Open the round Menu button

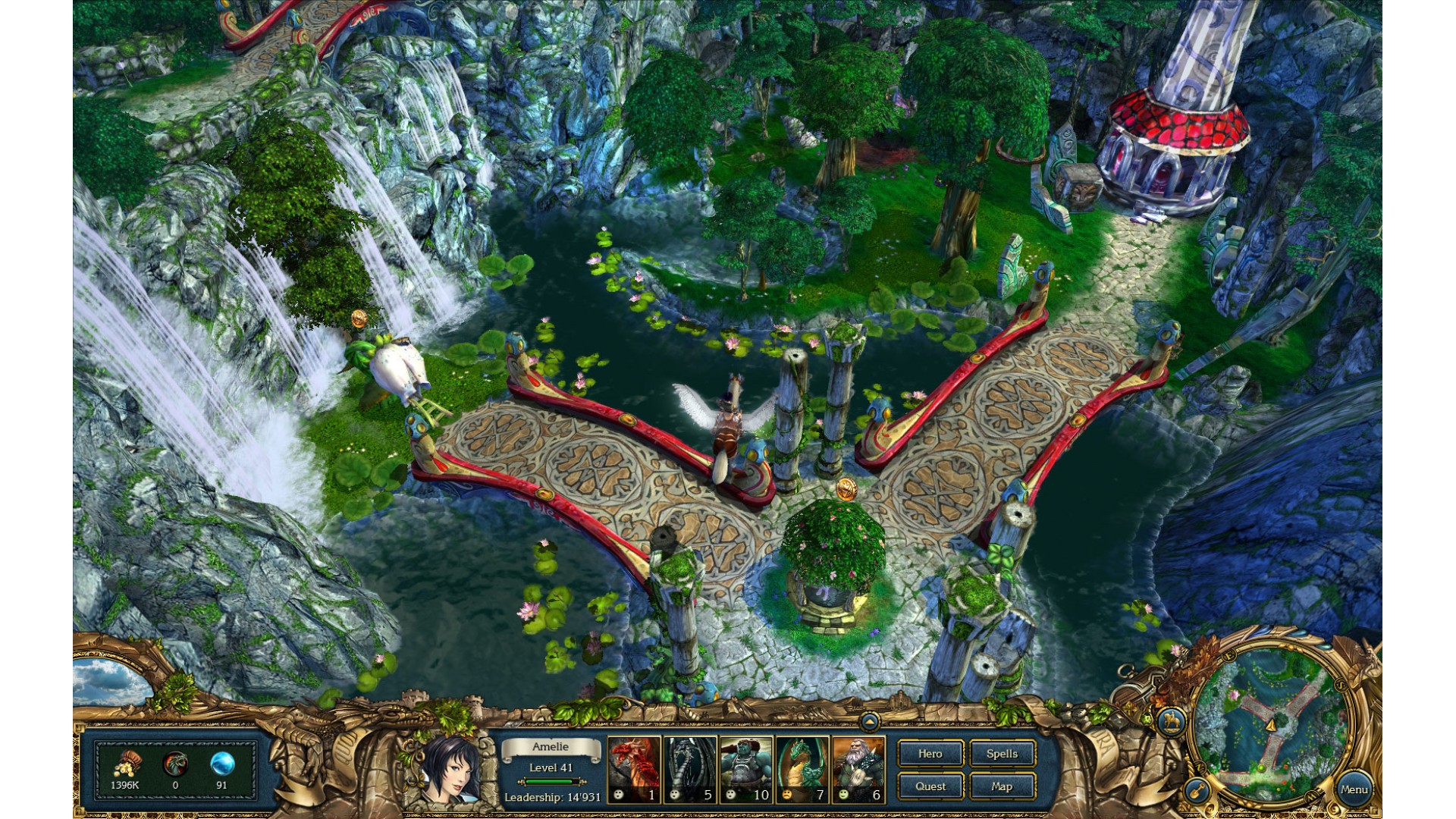1354,789
